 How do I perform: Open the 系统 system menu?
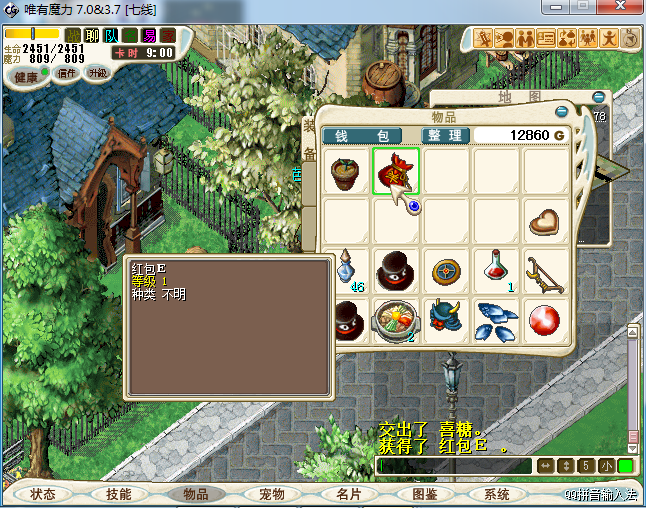[497, 494]
